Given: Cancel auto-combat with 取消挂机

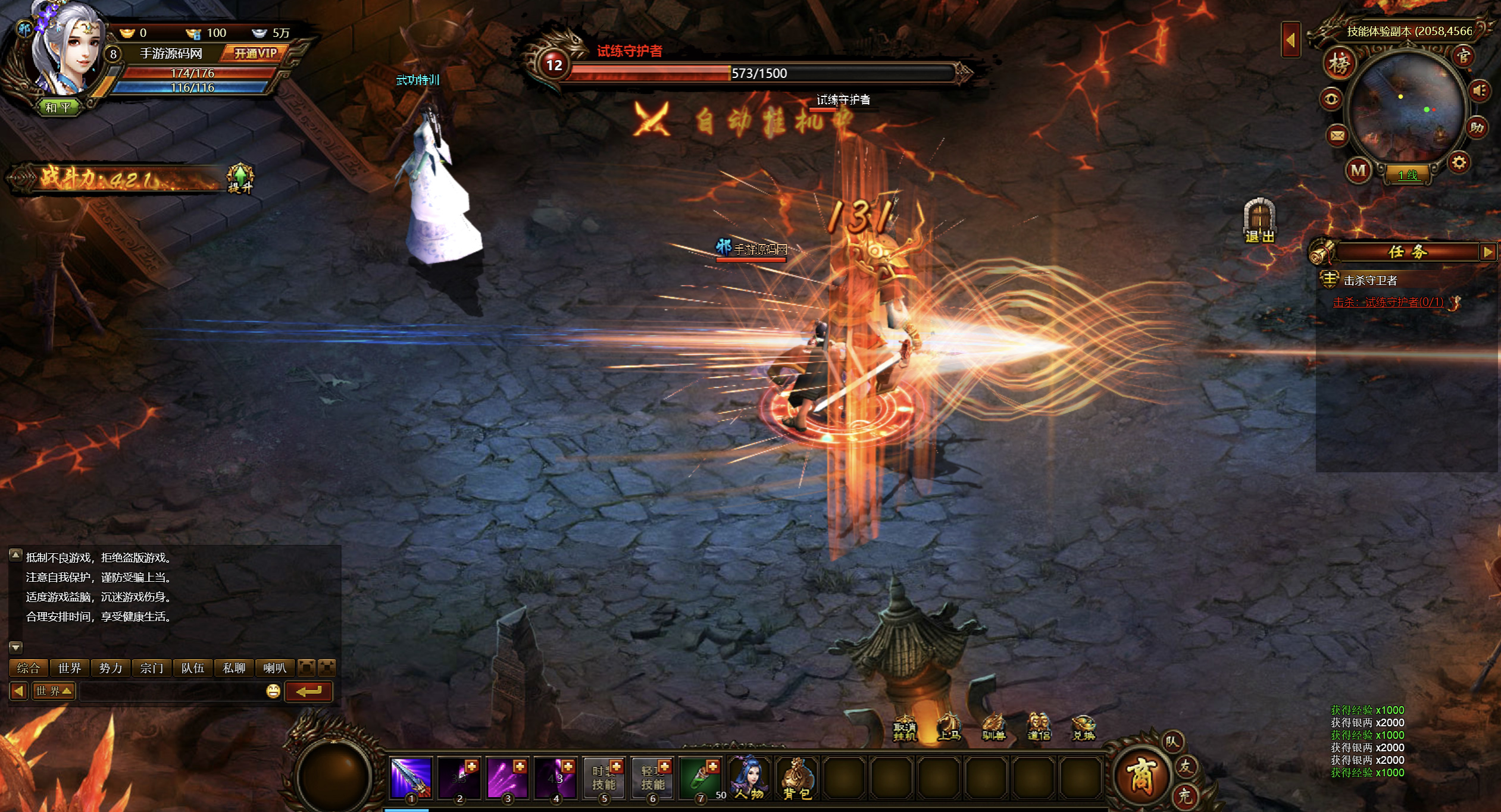Looking at the screenshot, I should tap(905, 728).
